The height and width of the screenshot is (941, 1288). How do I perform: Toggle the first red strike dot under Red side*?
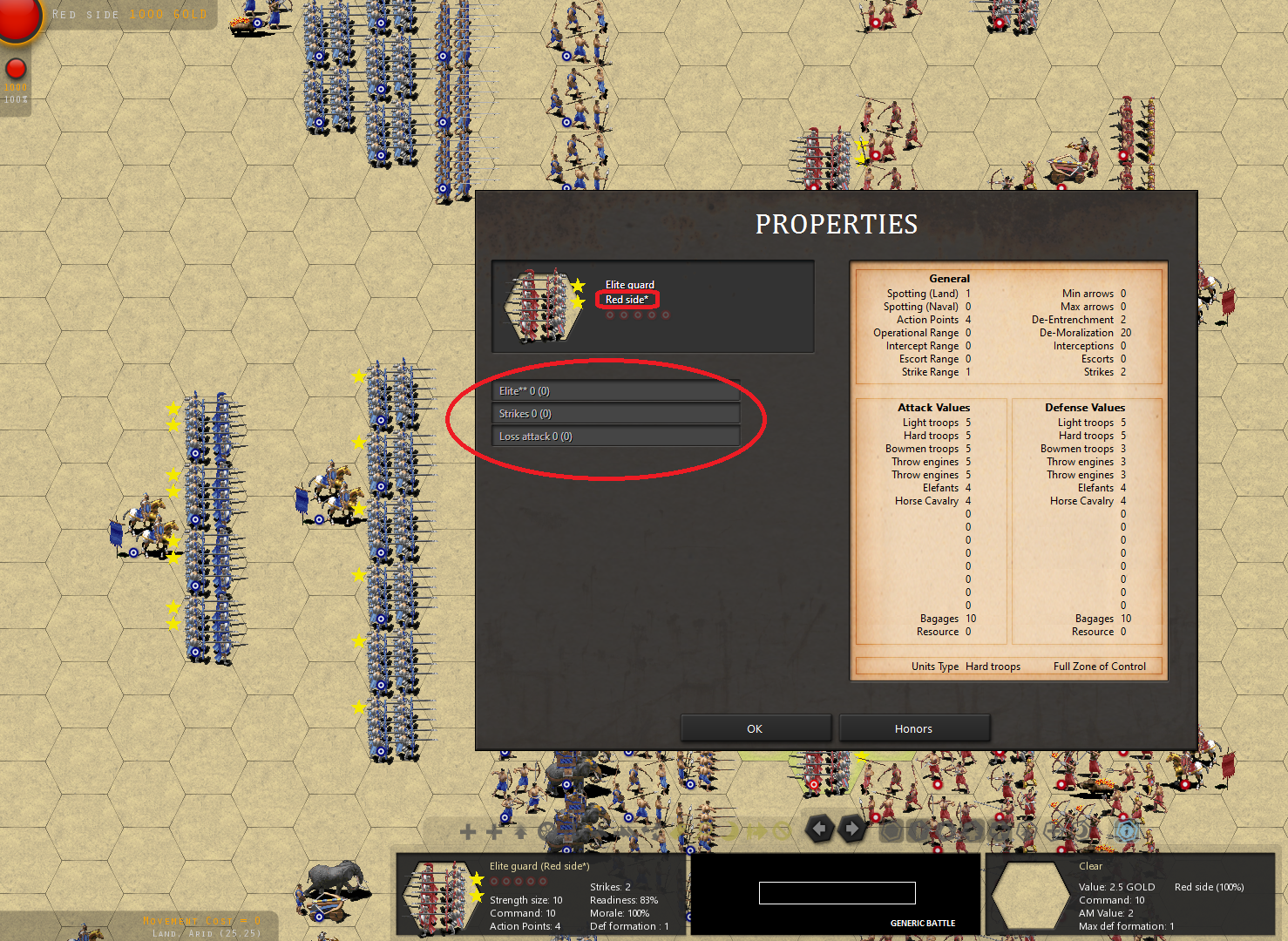609,315
